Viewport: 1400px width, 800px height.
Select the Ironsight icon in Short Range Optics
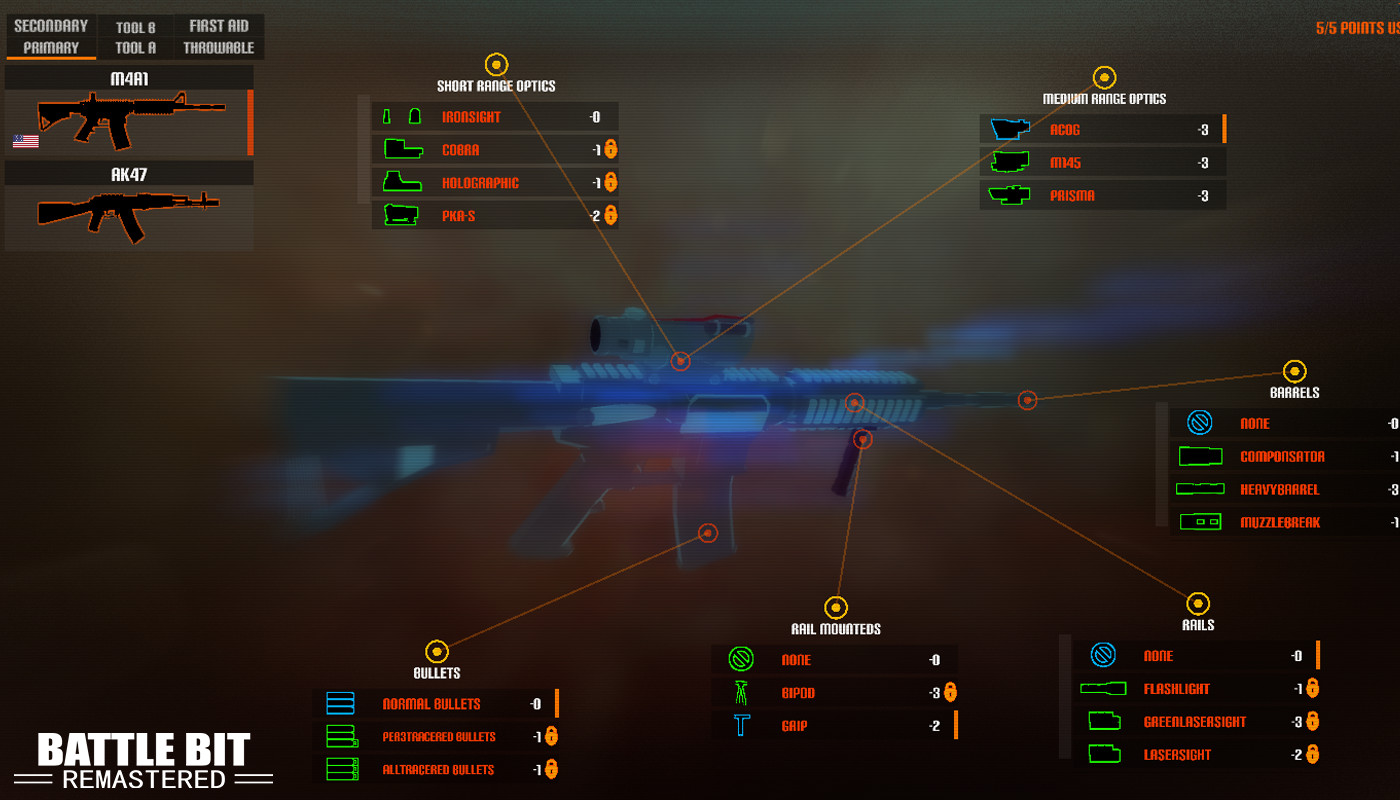click(x=400, y=115)
